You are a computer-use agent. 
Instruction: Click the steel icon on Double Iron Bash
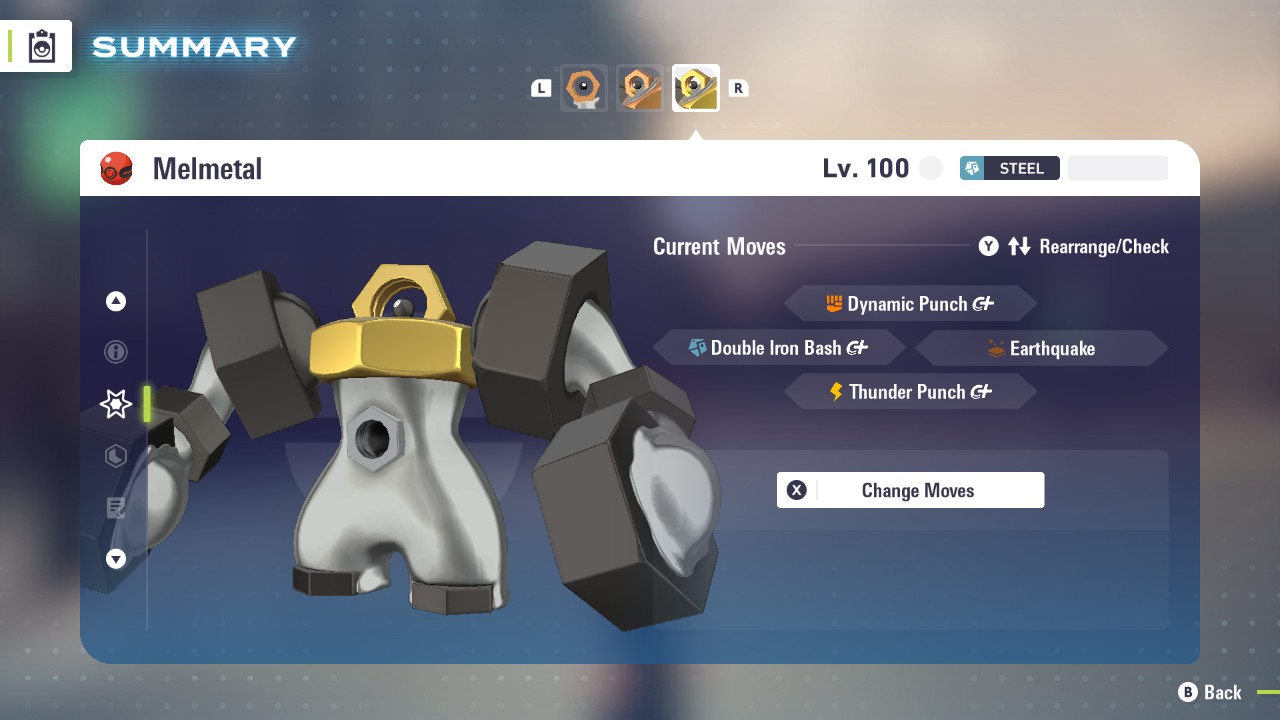pyautogui.click(x=700, y=348)
